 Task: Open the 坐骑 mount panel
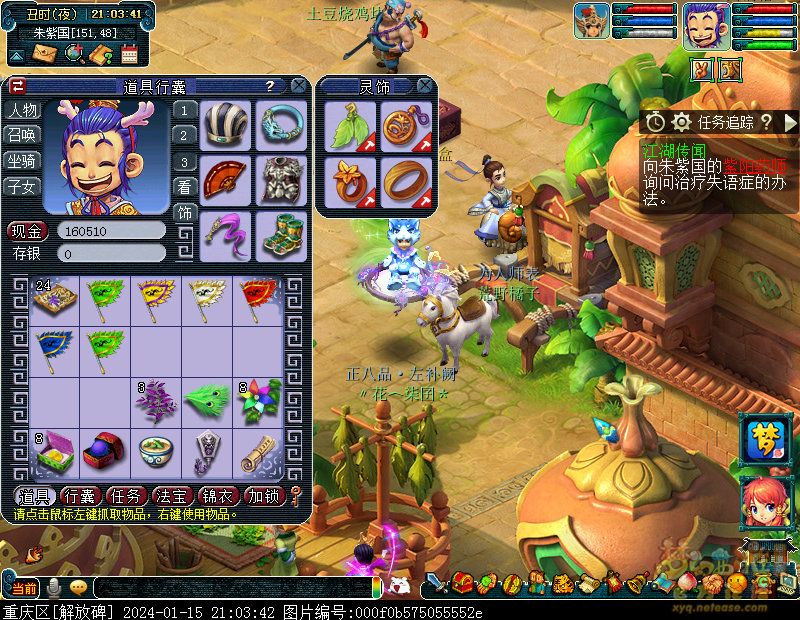click(22, 160)
